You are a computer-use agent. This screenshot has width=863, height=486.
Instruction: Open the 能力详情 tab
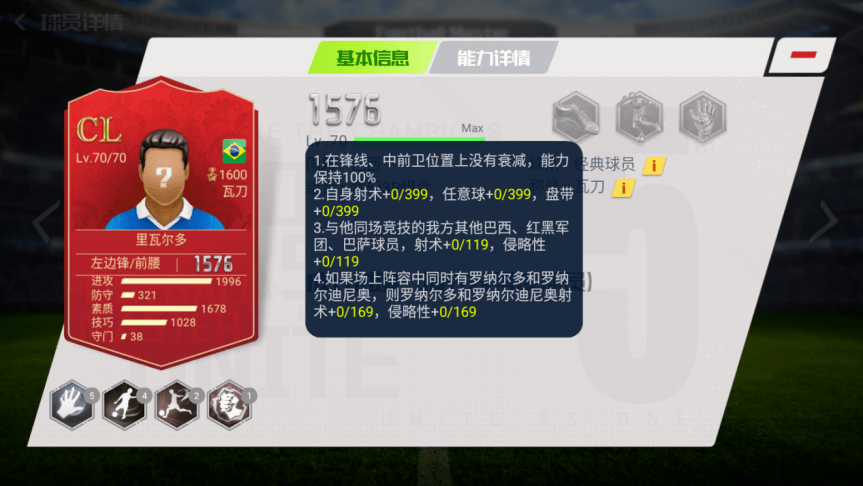(492, 58)
